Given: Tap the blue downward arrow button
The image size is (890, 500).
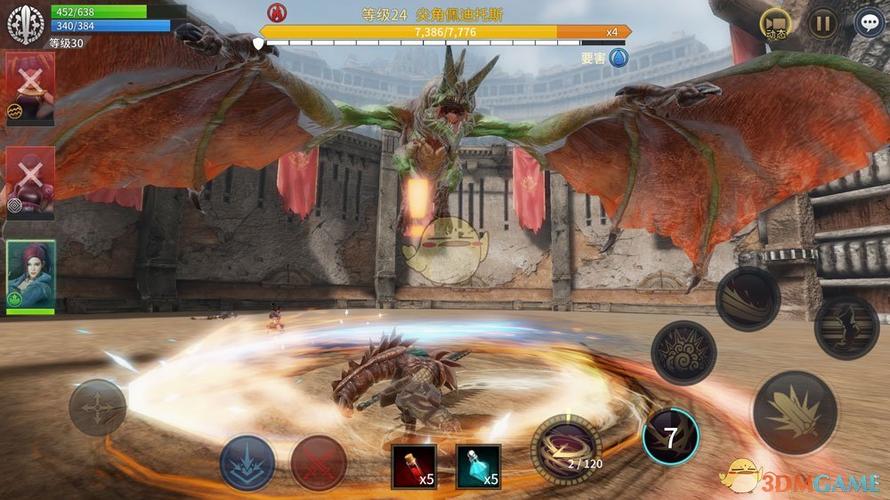Looking at the screenshot, I should click(x=247, y=462).
